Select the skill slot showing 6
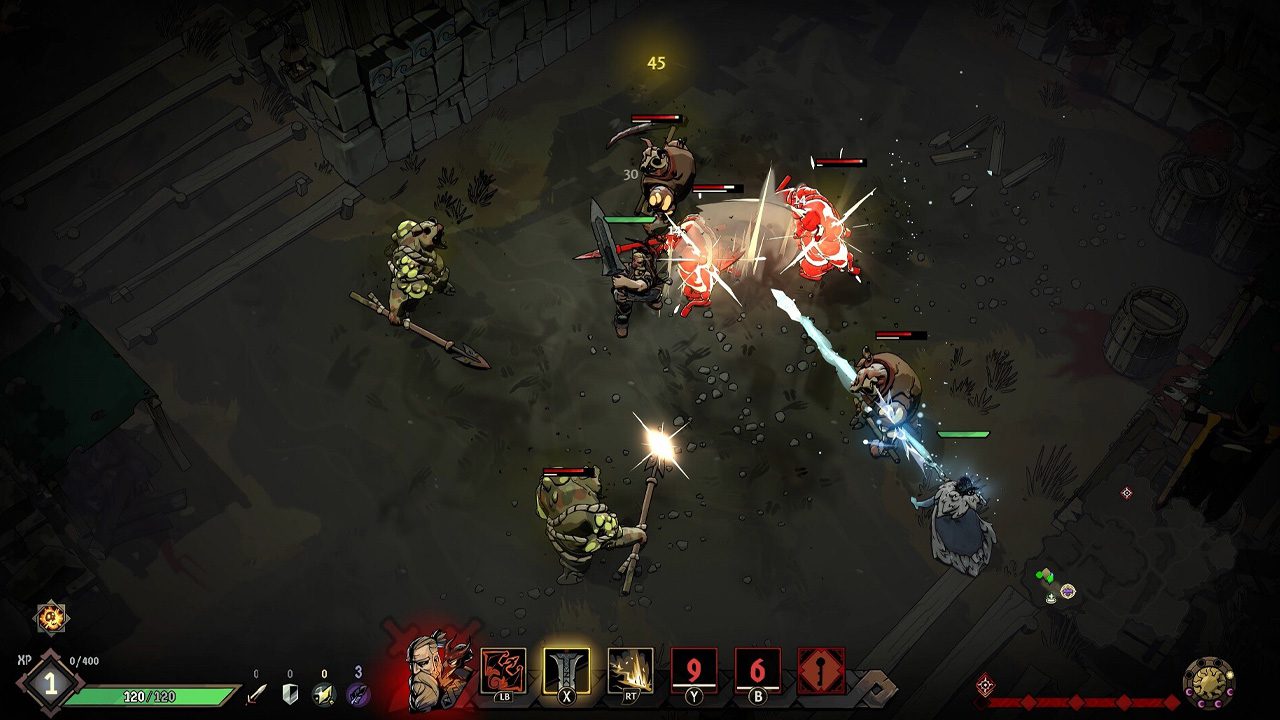The height and width of the screenshot is (720, 1280). [758, 670]
